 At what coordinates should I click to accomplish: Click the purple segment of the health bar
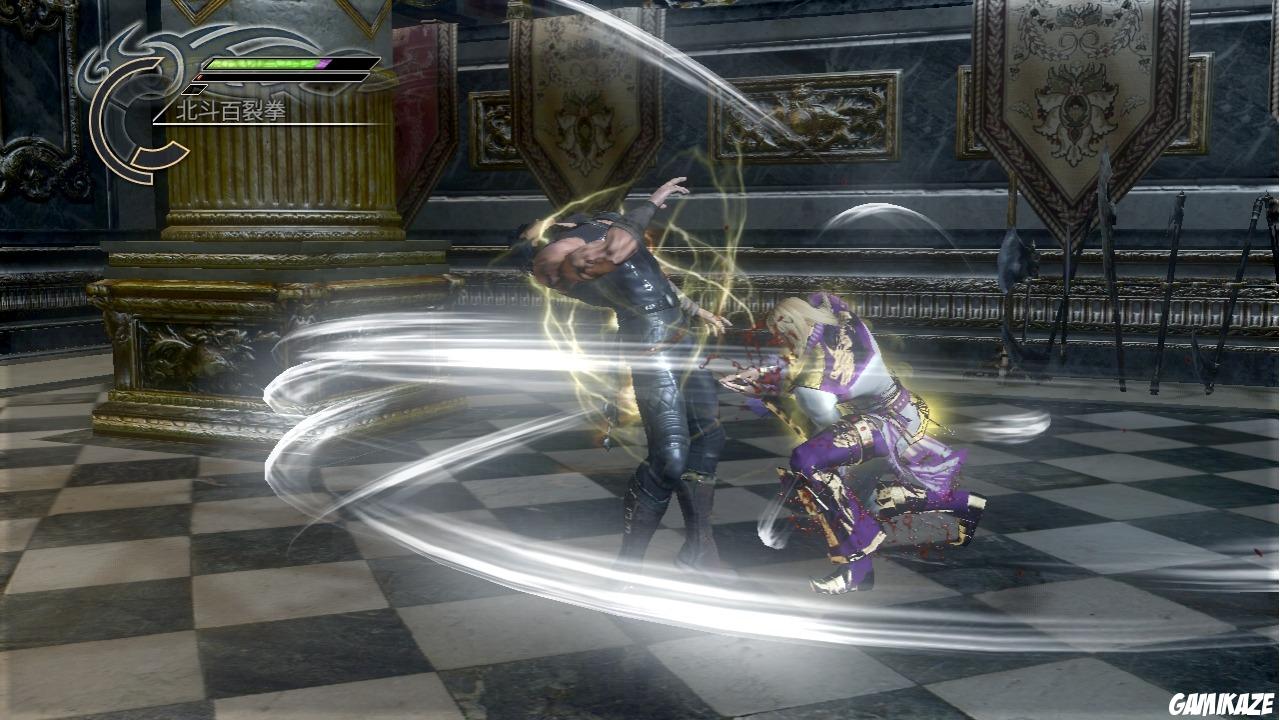tap(323, 63)
